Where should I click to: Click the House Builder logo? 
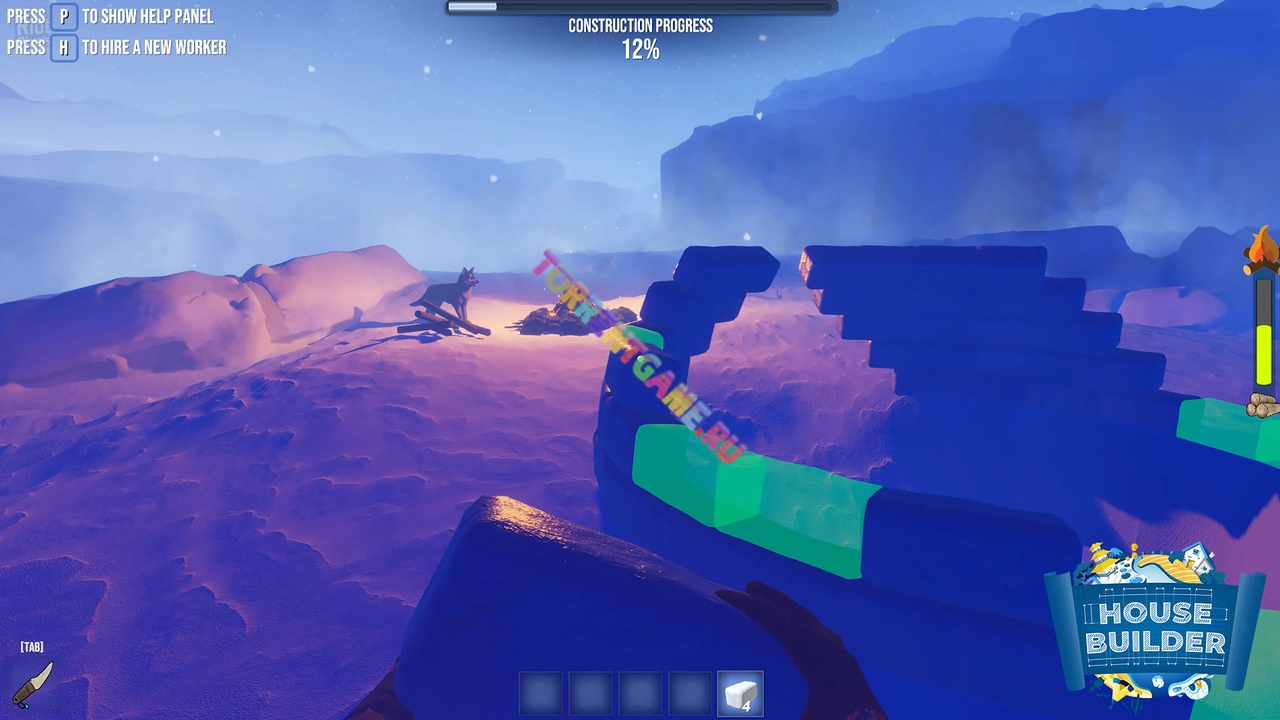pos(1155,625)
